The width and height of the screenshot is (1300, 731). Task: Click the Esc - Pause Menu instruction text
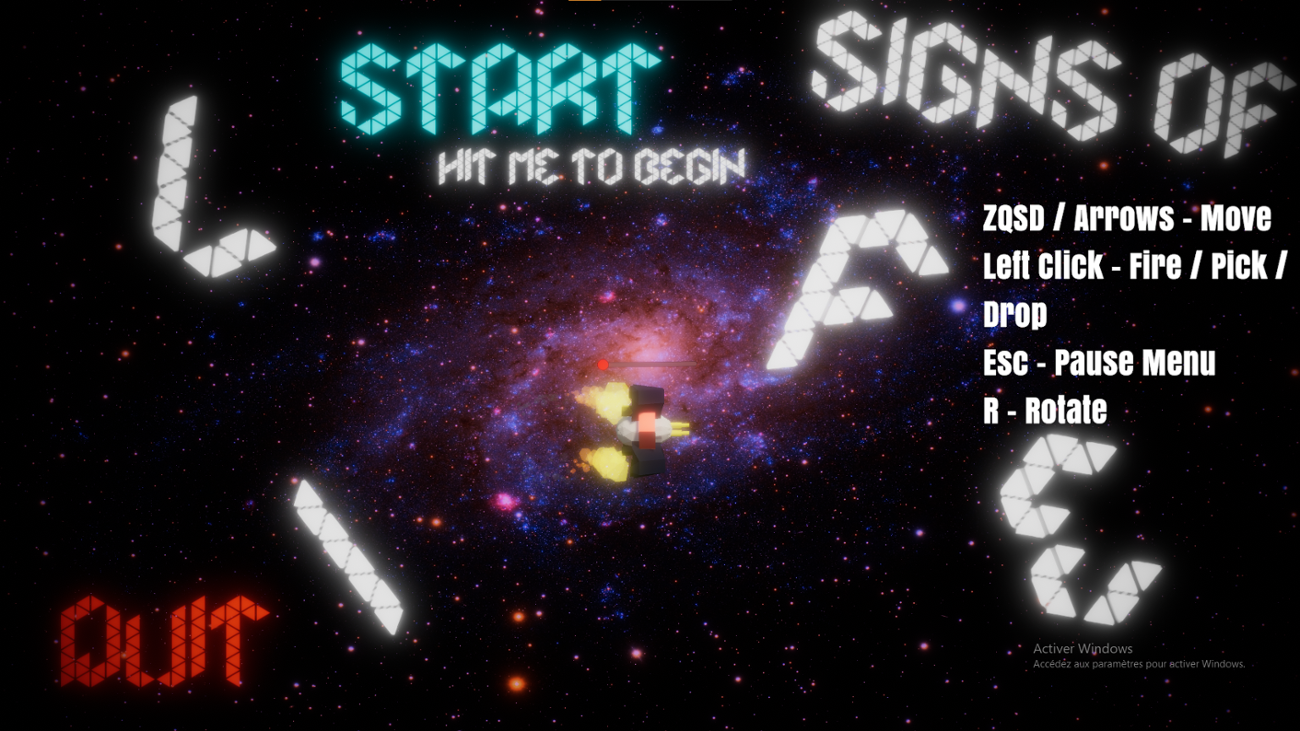[x=1100, y=363]
